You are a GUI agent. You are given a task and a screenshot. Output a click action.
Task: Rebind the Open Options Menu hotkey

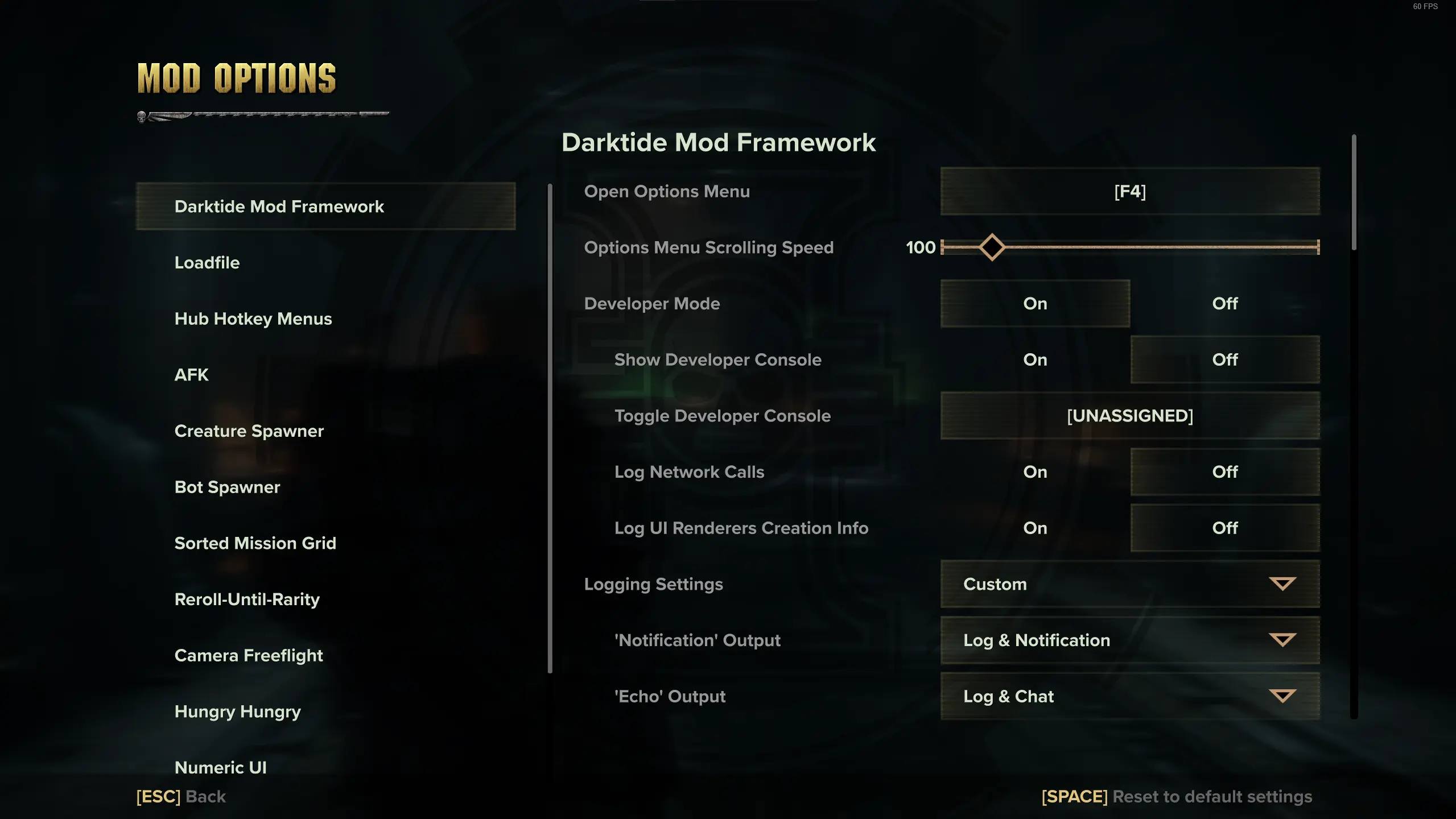[1130, 192]
